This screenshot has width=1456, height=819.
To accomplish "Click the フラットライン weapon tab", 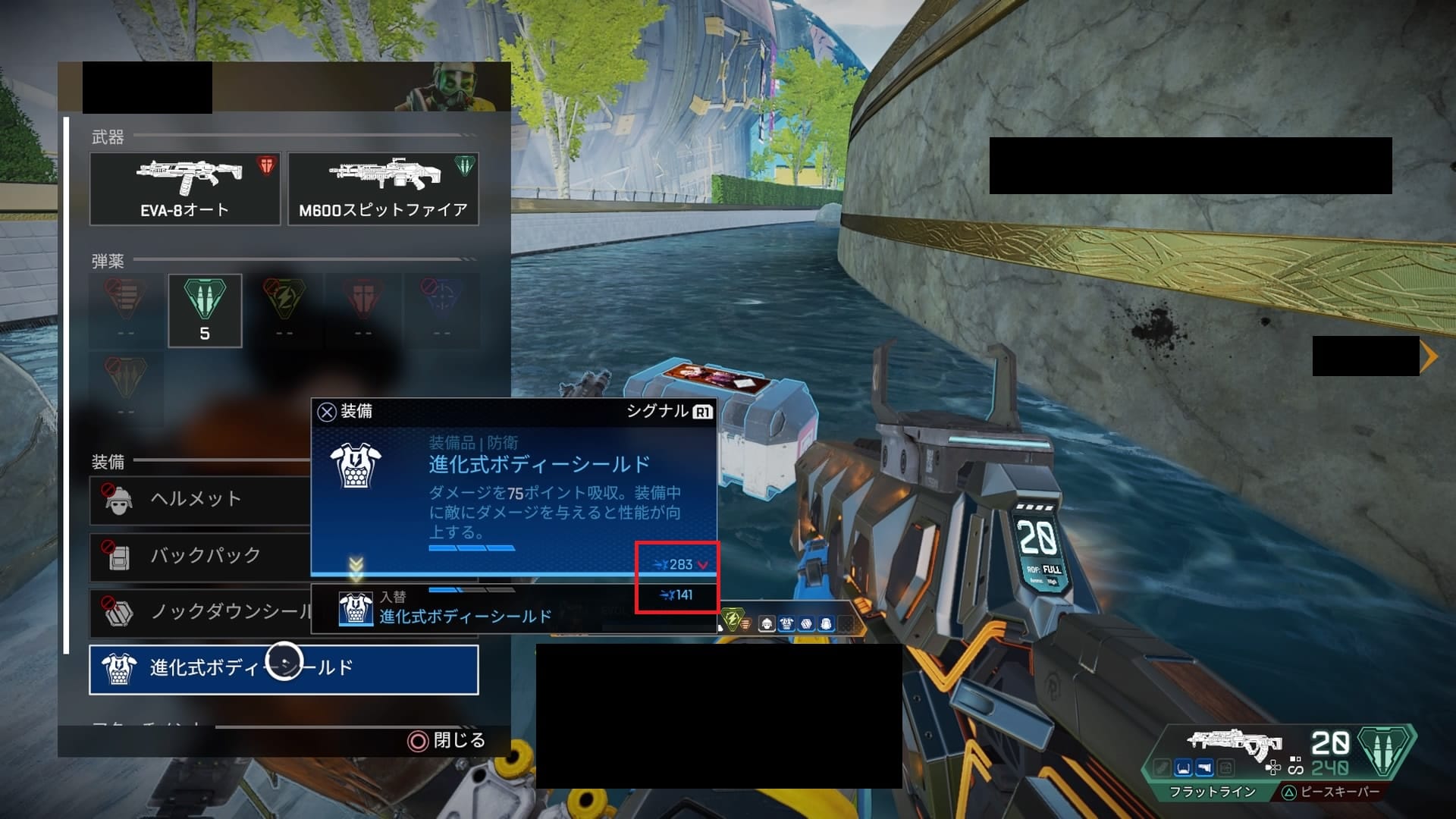I will [1212, 792].
